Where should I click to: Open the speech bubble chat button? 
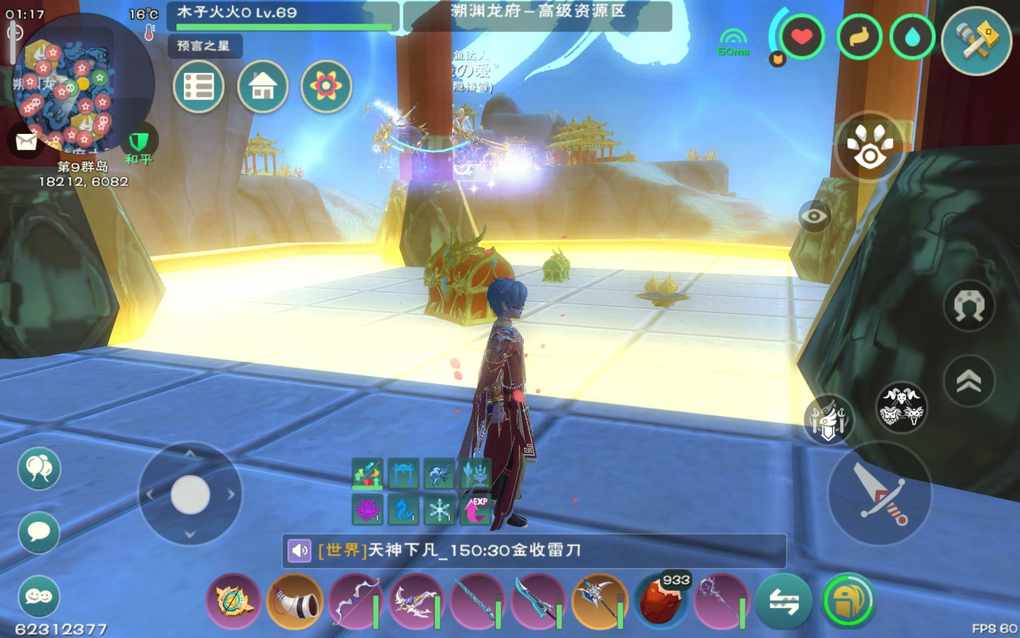point(39,532)
